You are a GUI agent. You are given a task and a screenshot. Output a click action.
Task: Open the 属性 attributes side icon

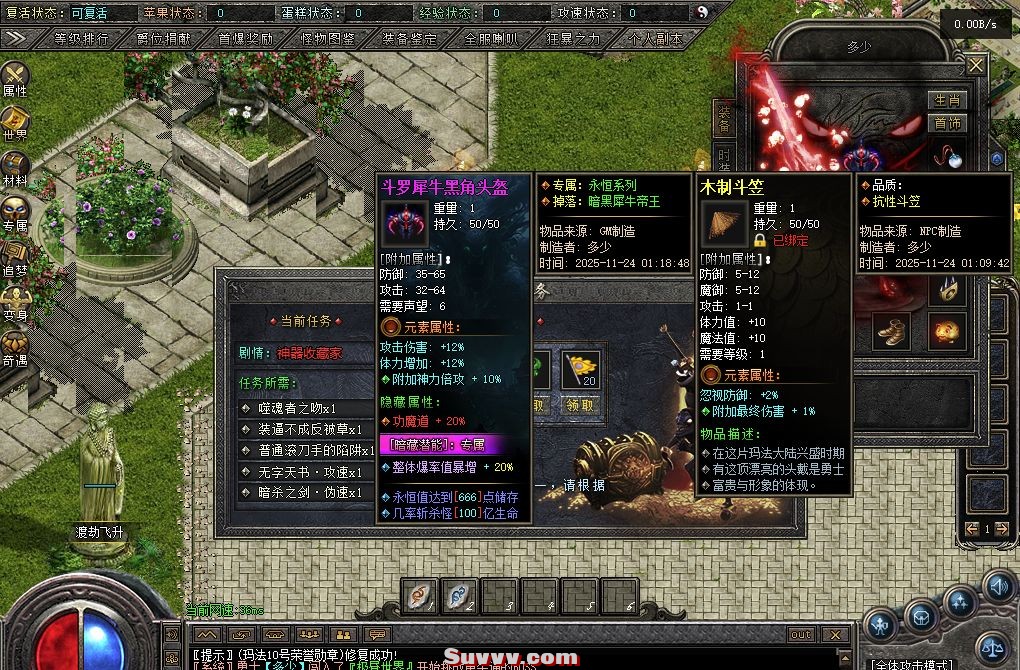tap(15, 78)
